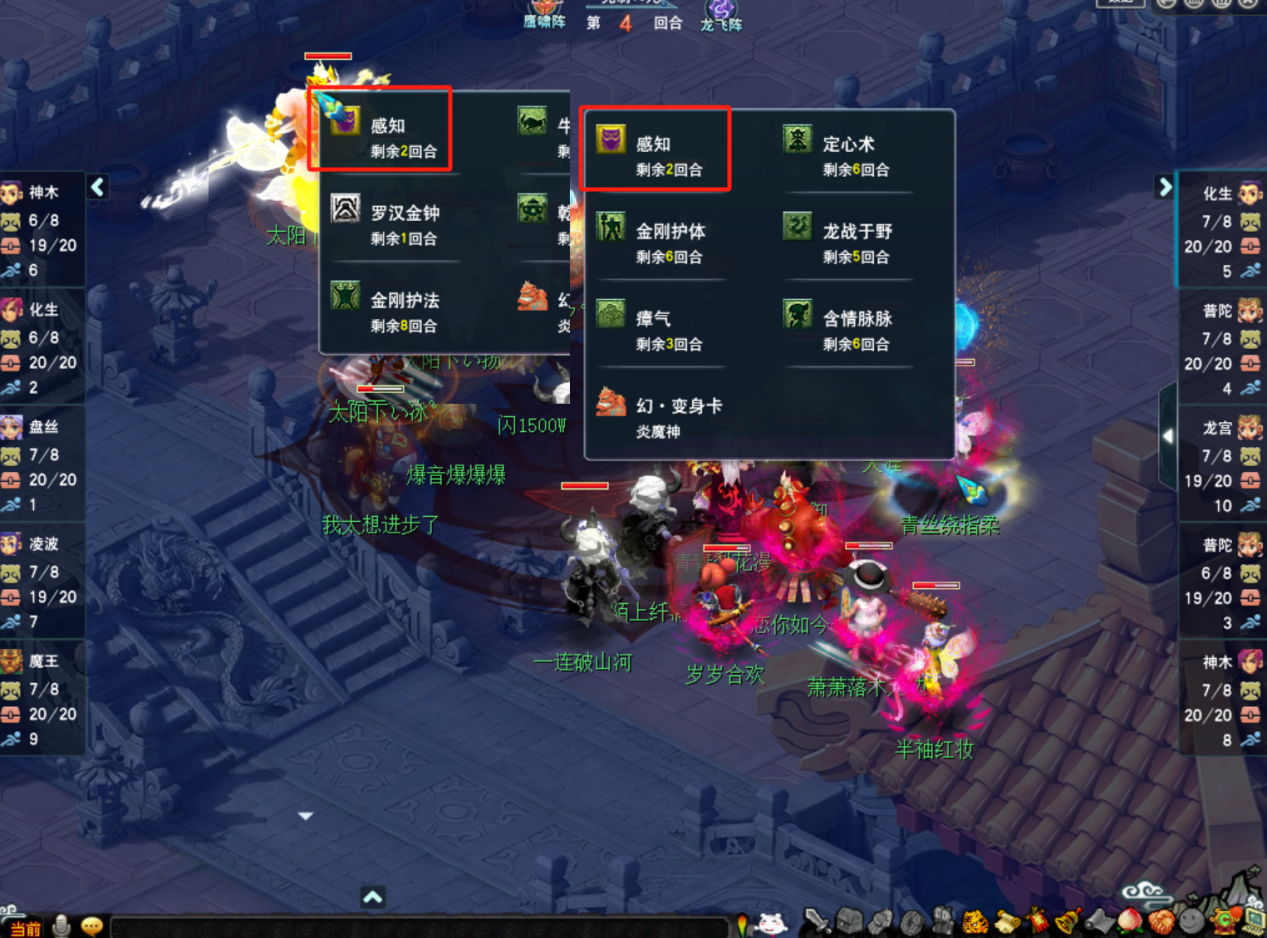The image size is (1267, 938).
Task: Open the handshake friends icon
Action: point(1161,921)
